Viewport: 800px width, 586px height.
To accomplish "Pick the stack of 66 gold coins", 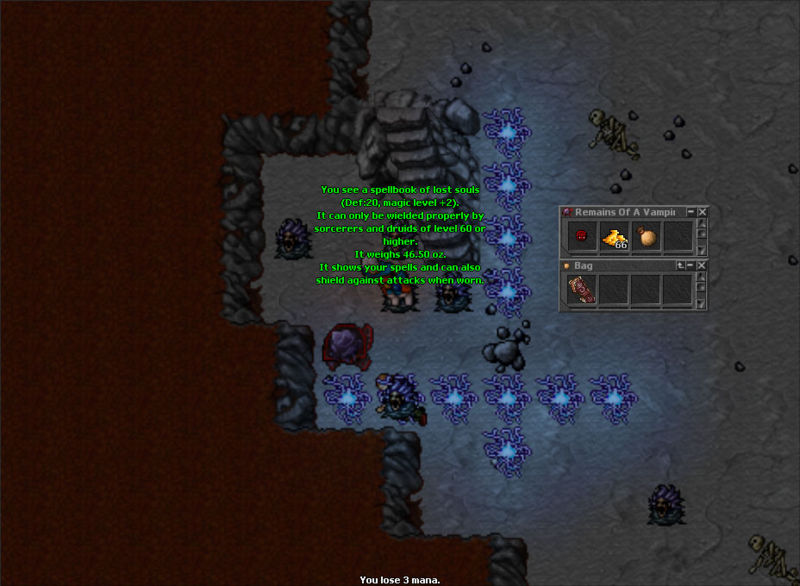I will [613, 237].
